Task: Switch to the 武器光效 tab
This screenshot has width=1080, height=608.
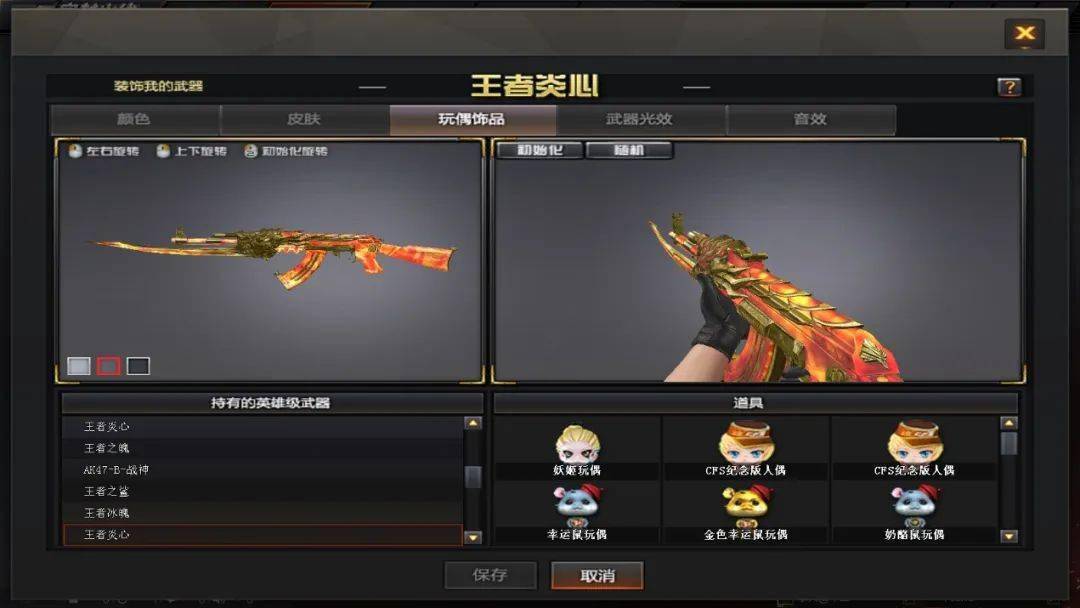Action: point(640,119)
